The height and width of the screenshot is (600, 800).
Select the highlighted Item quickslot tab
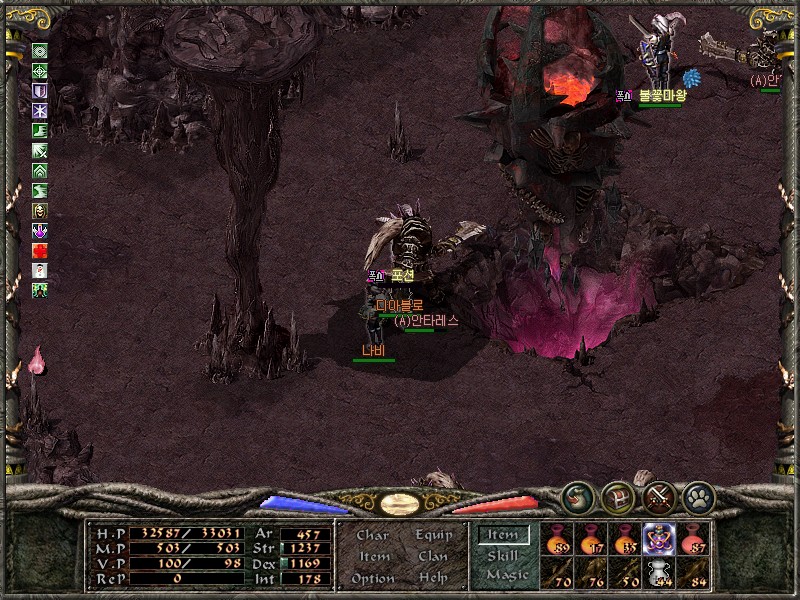503,535
